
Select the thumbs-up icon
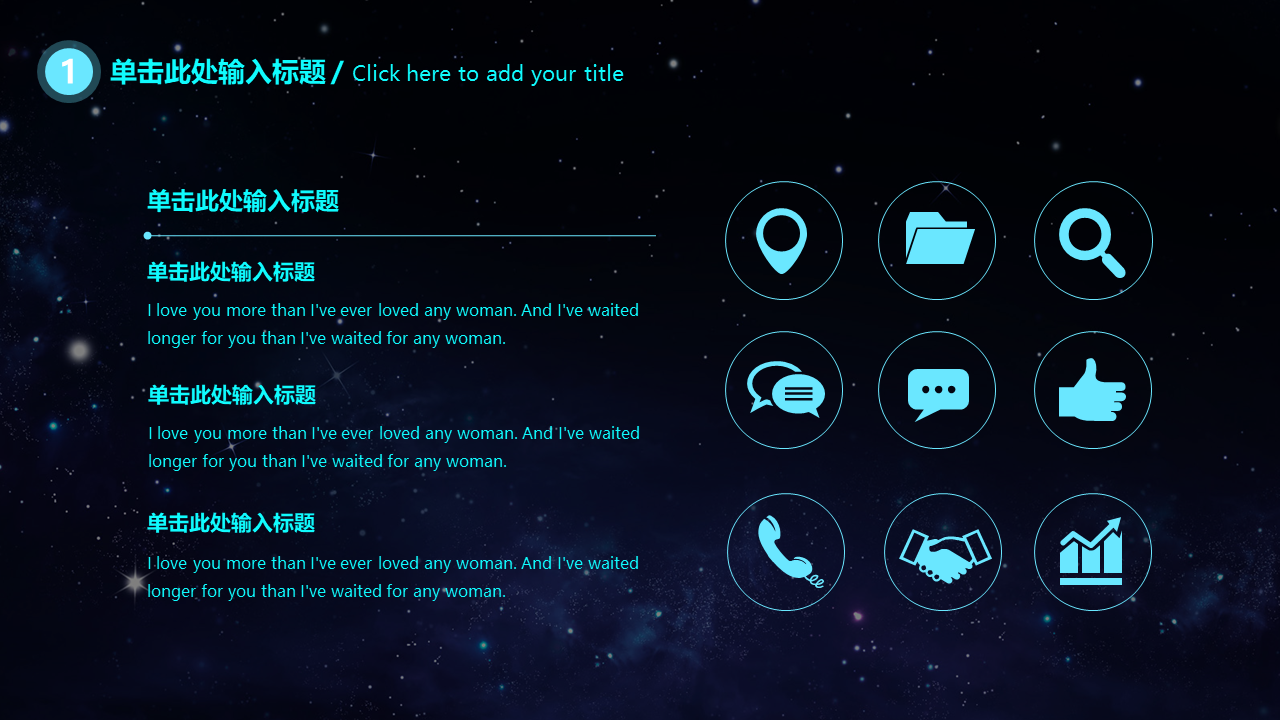[x=1092, y=390]
